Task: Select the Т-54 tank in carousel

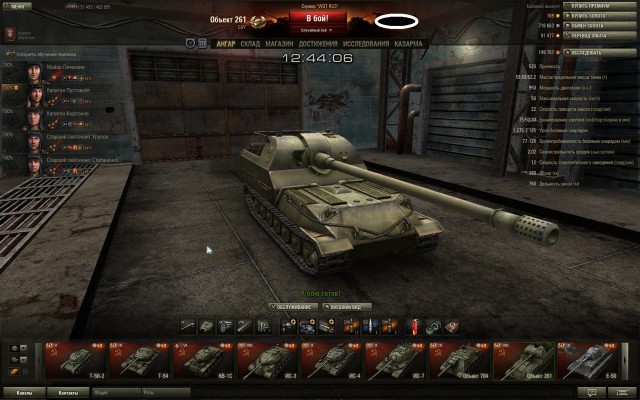Action: [x=141, y=358]
